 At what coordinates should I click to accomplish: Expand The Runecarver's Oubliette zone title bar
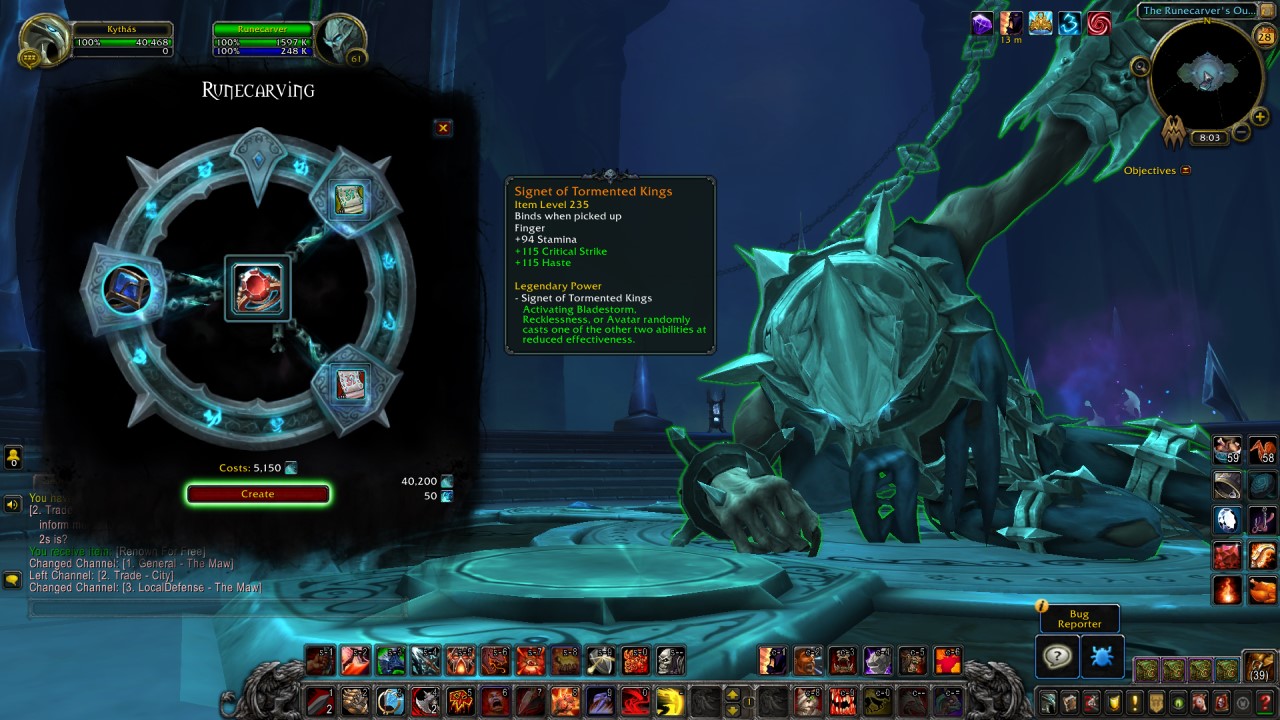click(1200, 10)
